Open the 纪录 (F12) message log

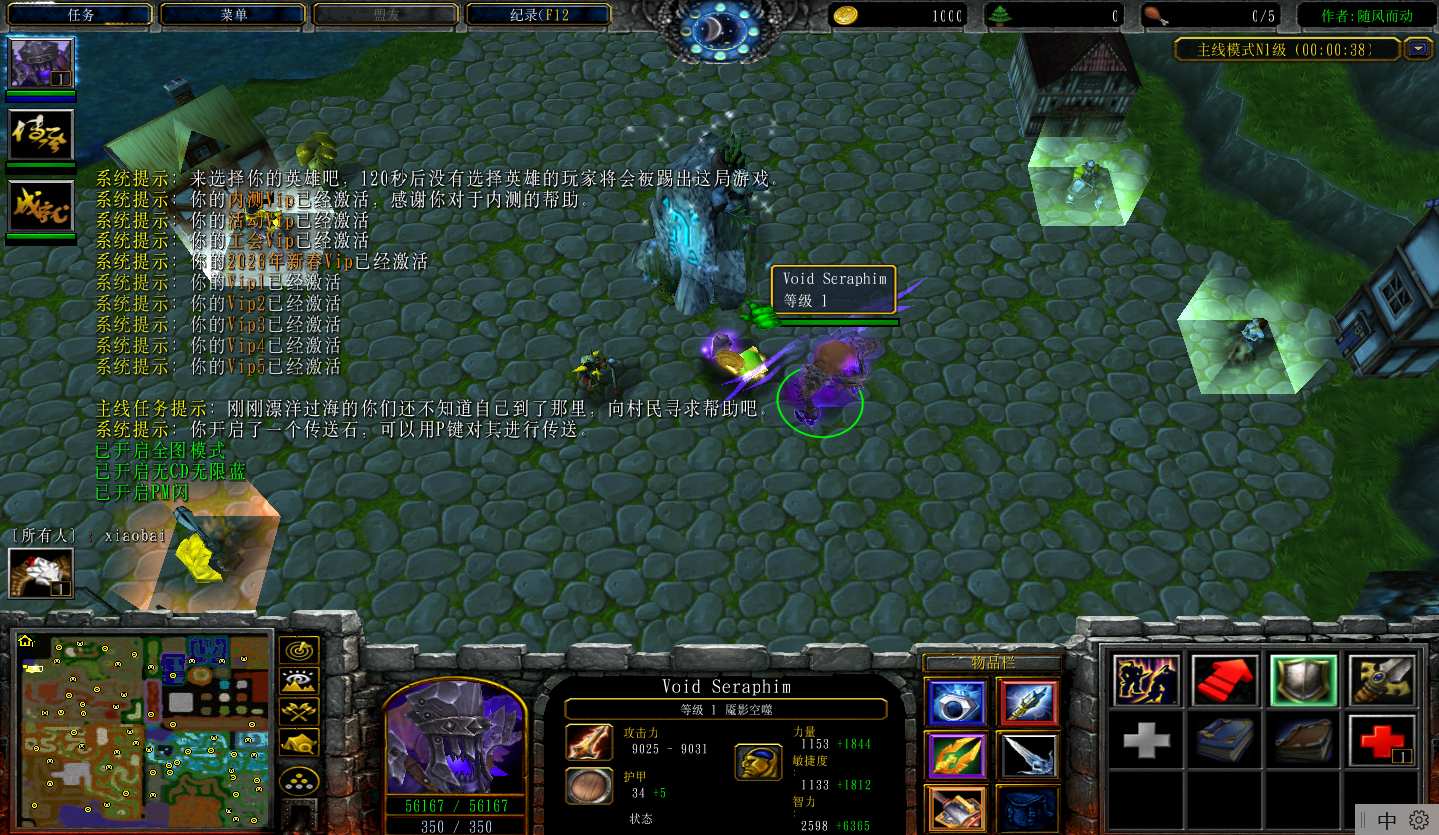539,15
